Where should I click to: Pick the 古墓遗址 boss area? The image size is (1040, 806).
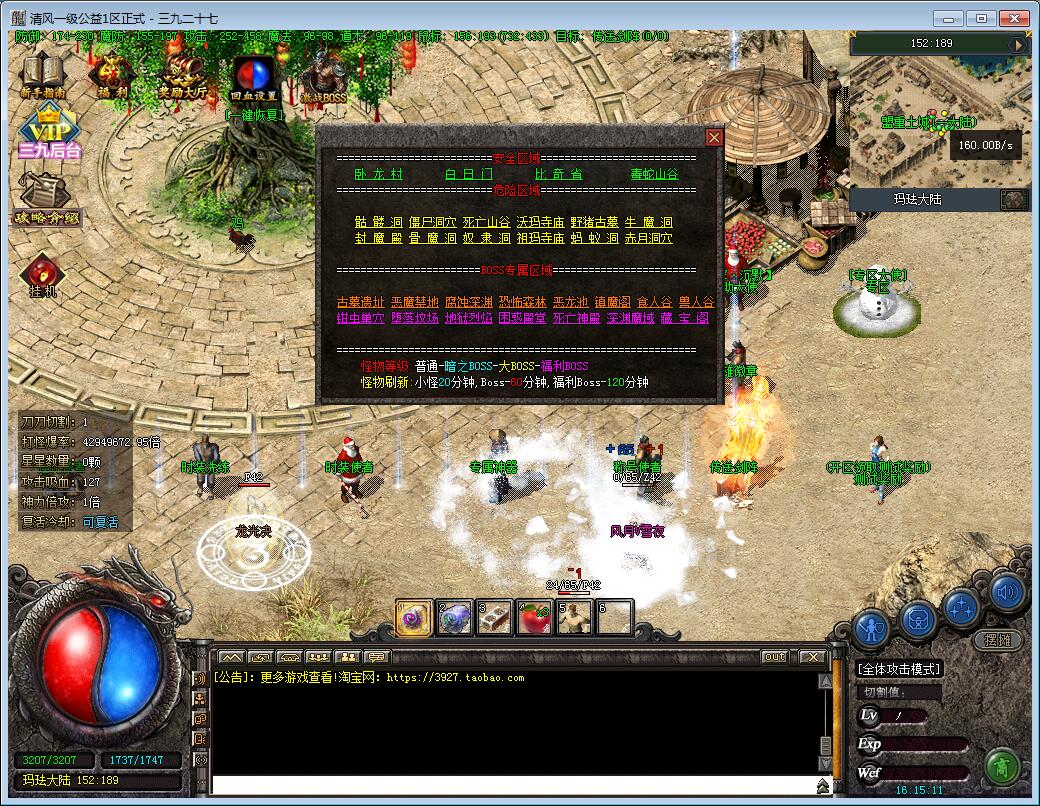360,302
